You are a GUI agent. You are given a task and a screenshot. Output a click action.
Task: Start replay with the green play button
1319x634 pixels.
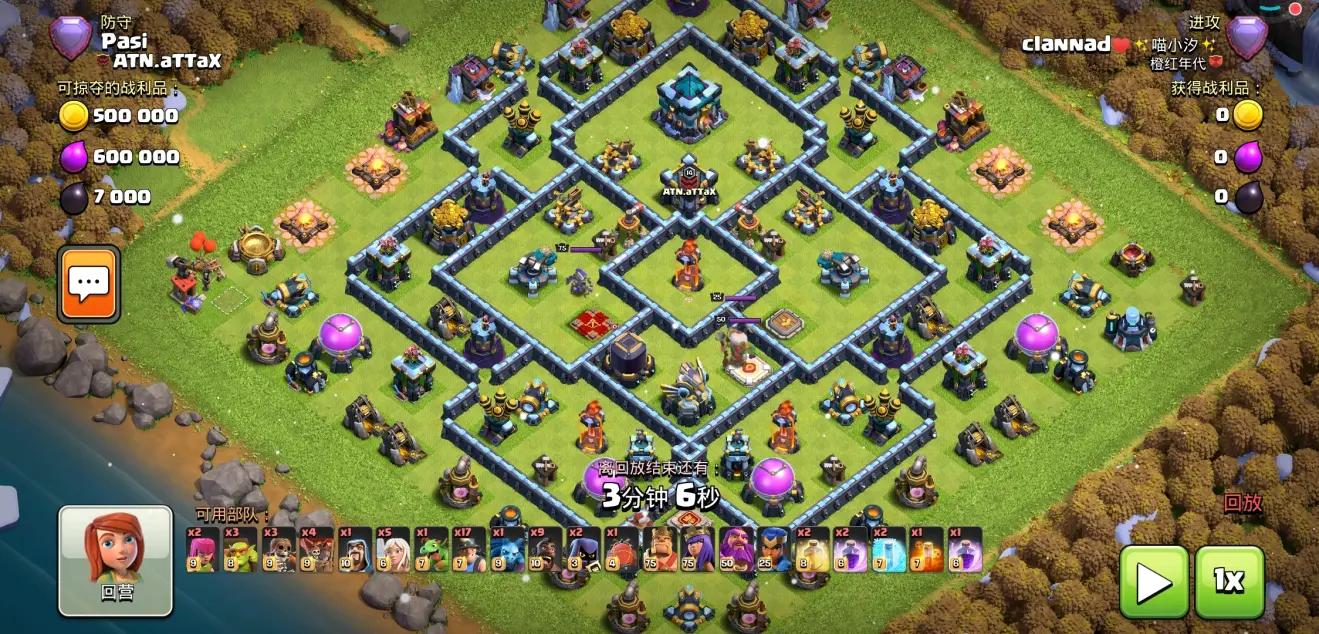pos(1154,581)
